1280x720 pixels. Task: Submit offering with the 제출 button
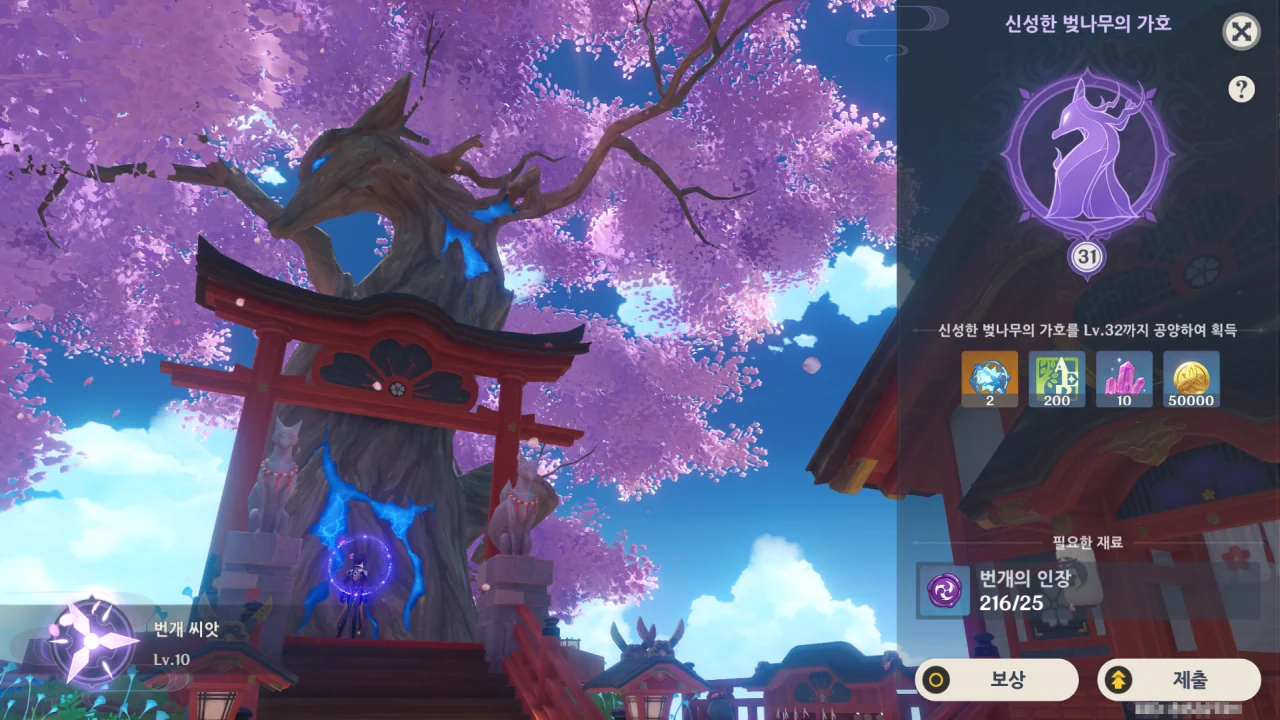point(1178,680)
